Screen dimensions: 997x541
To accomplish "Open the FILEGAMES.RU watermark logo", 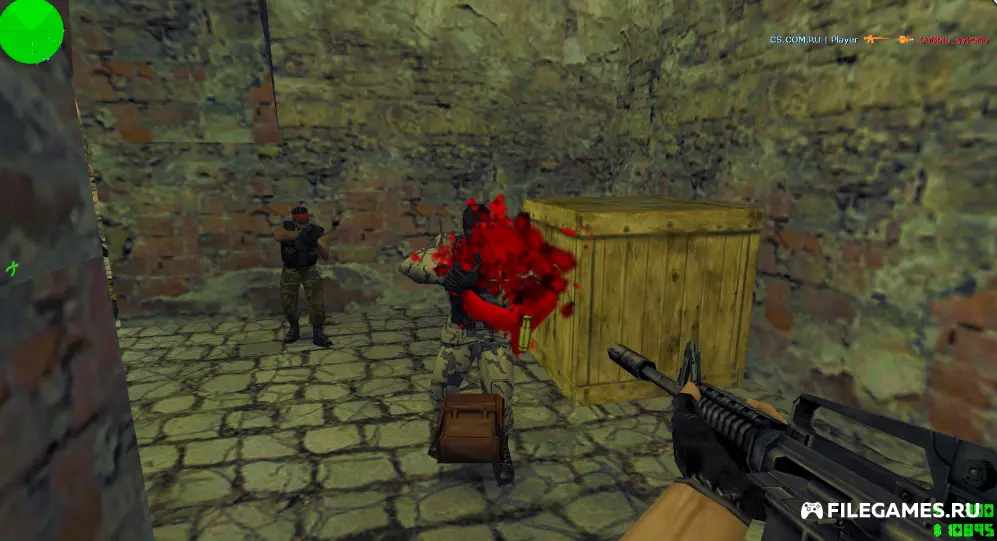I will [x=895, y=510].
